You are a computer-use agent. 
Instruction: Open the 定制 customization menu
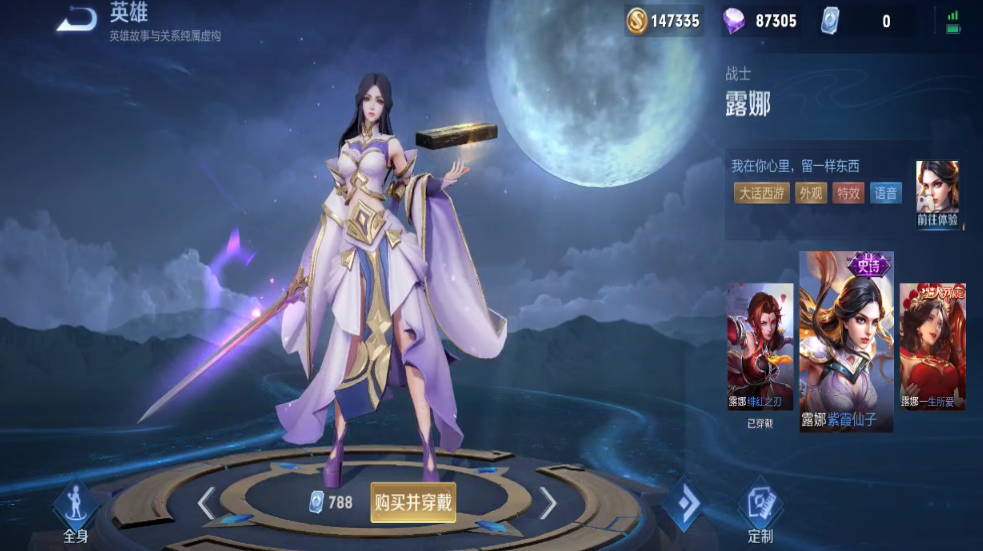pos(760,511)
